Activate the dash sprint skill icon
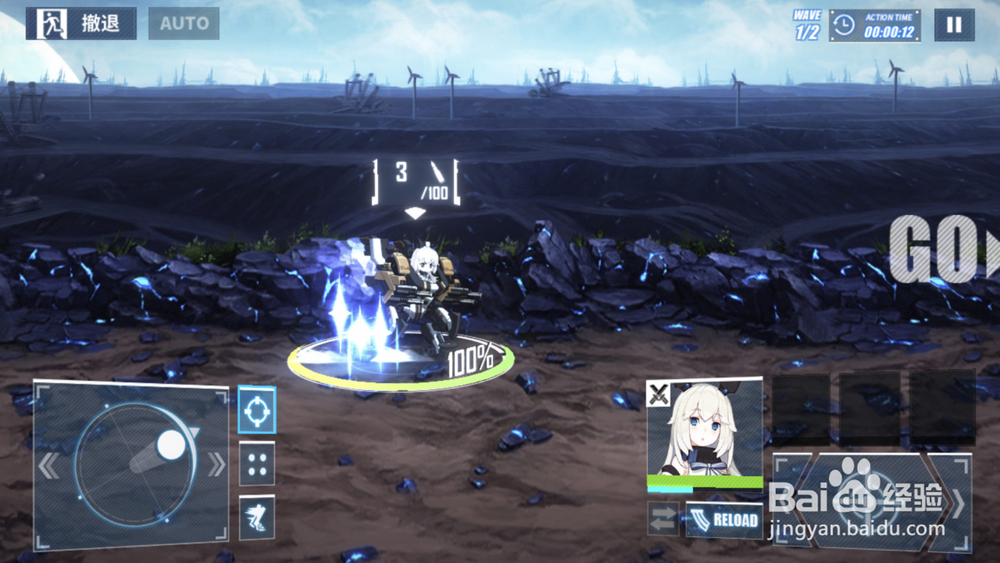Viewport: 1000px width, 563px height. pos(257,518)
